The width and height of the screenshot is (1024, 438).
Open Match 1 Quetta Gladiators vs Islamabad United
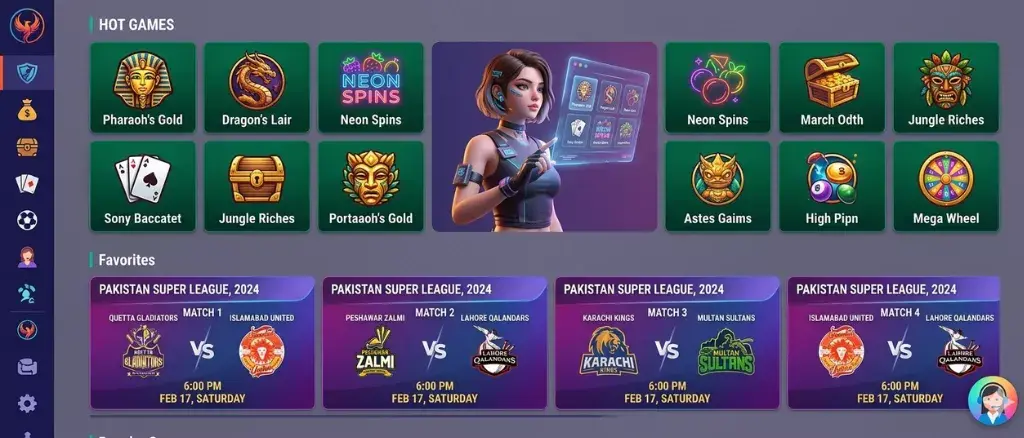(202, 343)
